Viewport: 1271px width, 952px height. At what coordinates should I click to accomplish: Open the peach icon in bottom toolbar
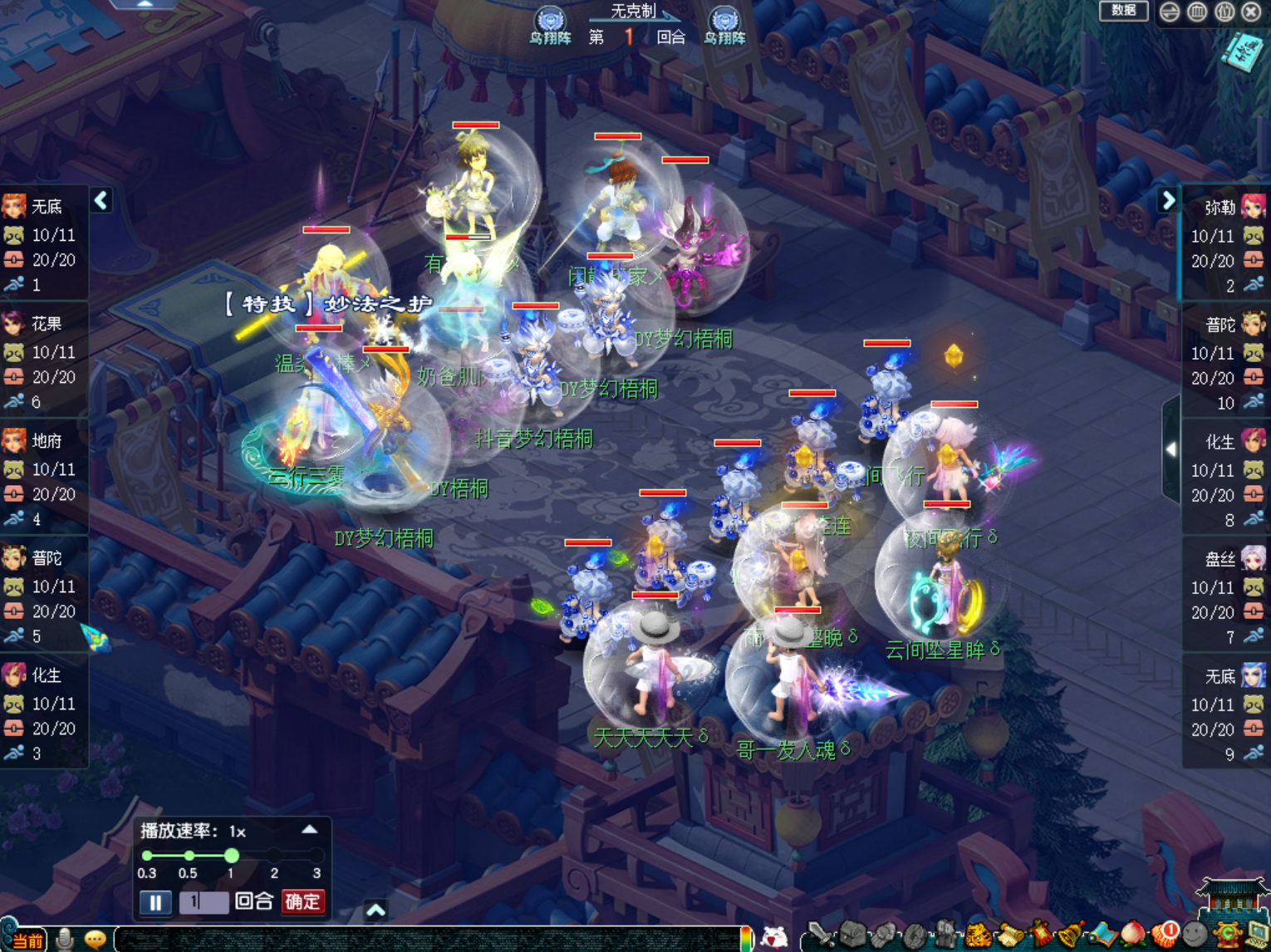(1133, 935)
